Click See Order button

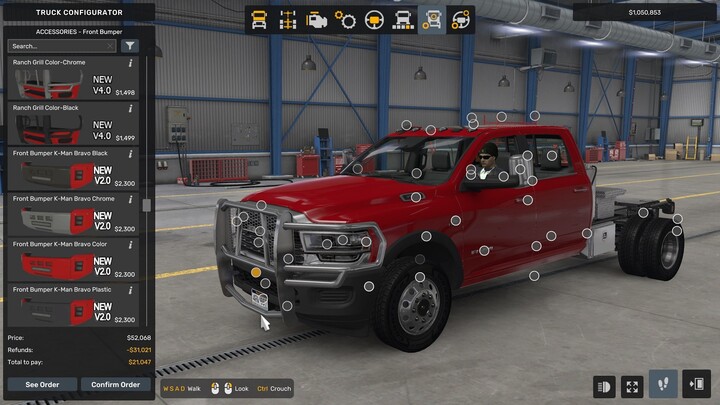[42, 384]
